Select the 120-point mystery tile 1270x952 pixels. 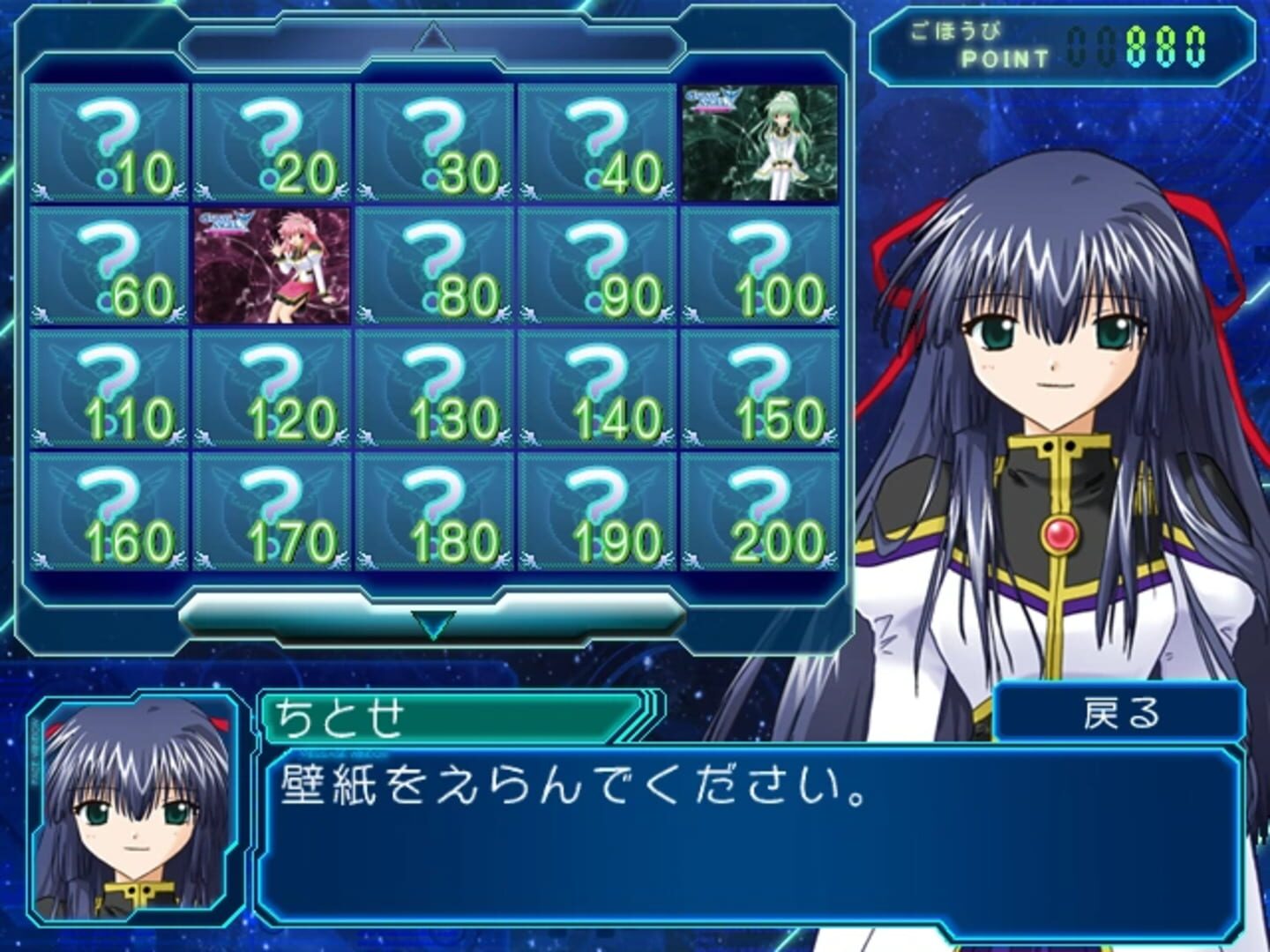273,389
